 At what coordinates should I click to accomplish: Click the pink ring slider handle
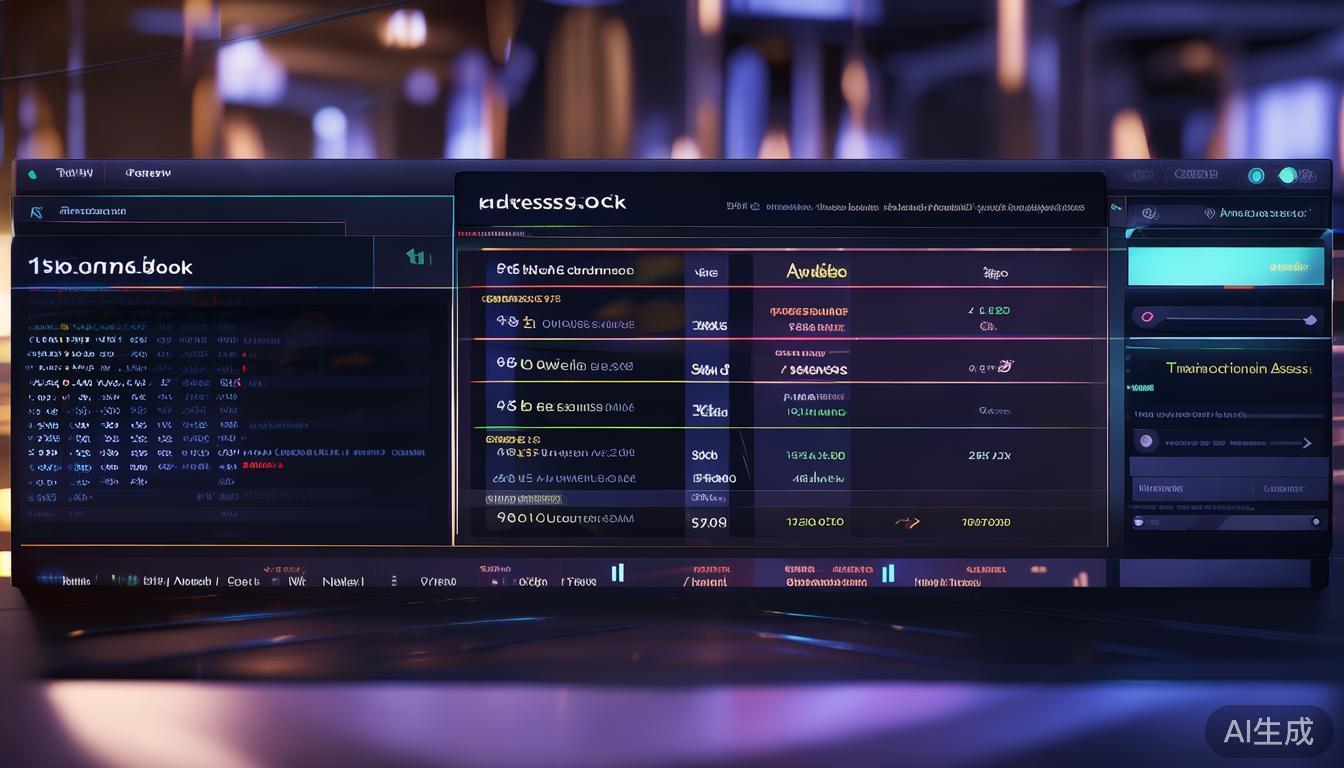(1147, 318)
